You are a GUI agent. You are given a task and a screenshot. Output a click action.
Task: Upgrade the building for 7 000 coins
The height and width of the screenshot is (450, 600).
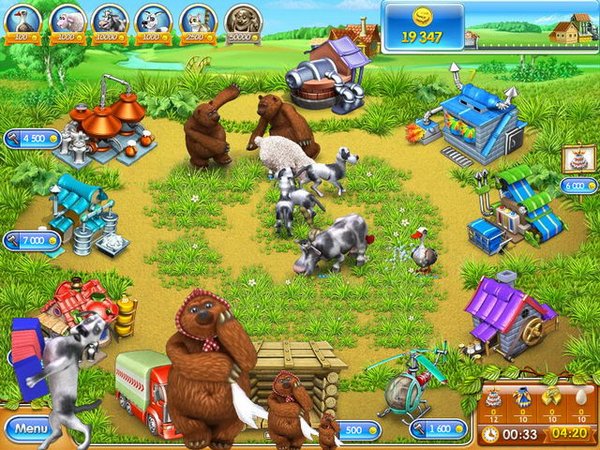tap(32, 241)
